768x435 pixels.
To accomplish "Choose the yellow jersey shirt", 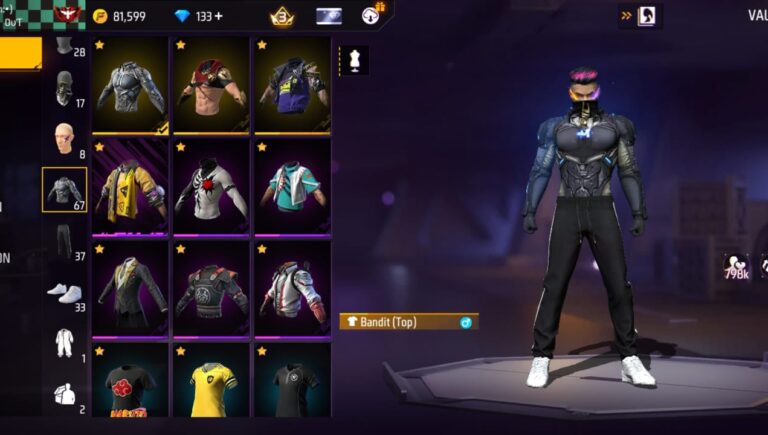I will tap(211, 384).
